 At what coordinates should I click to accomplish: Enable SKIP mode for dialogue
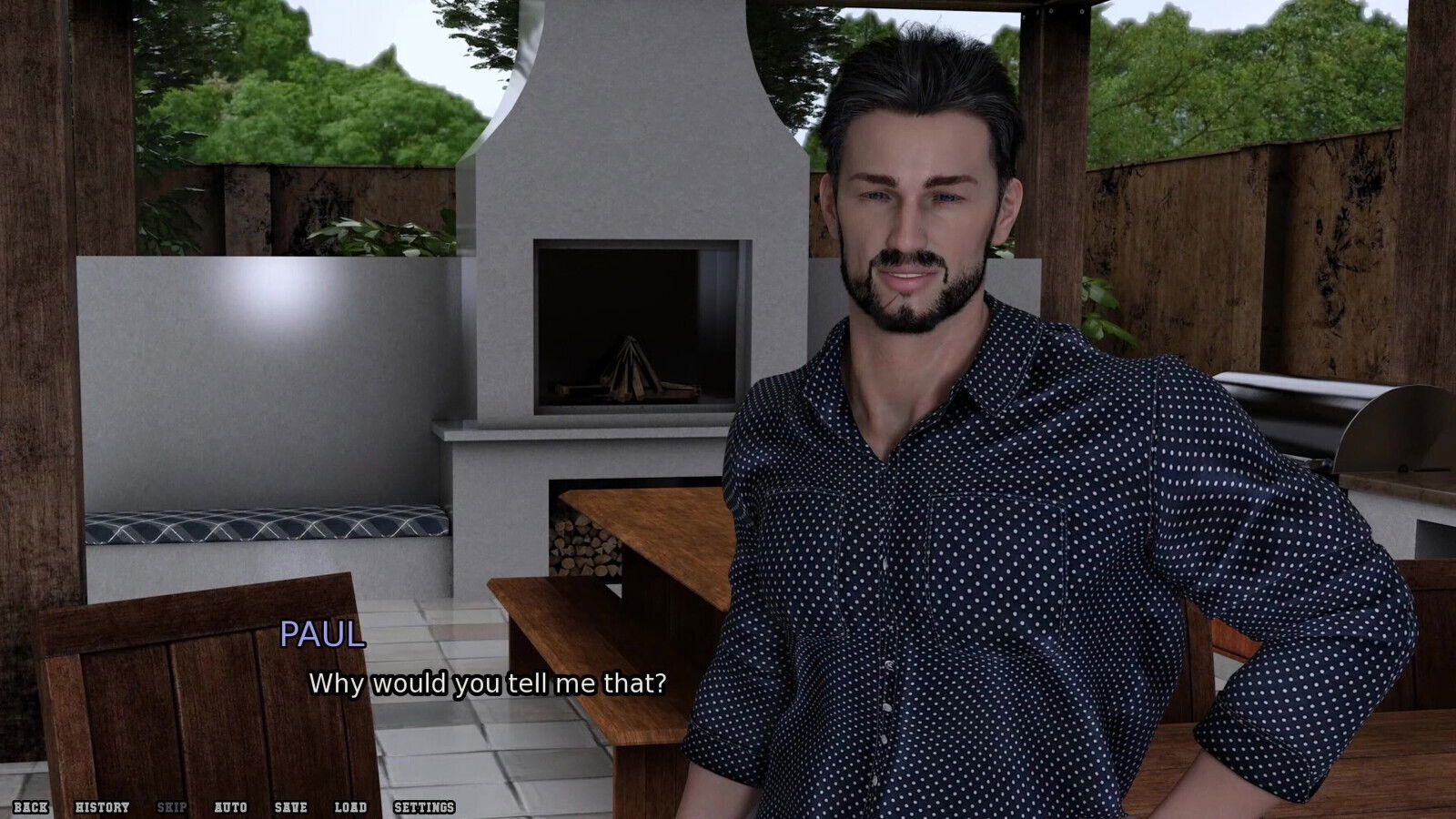click(173, 806)
